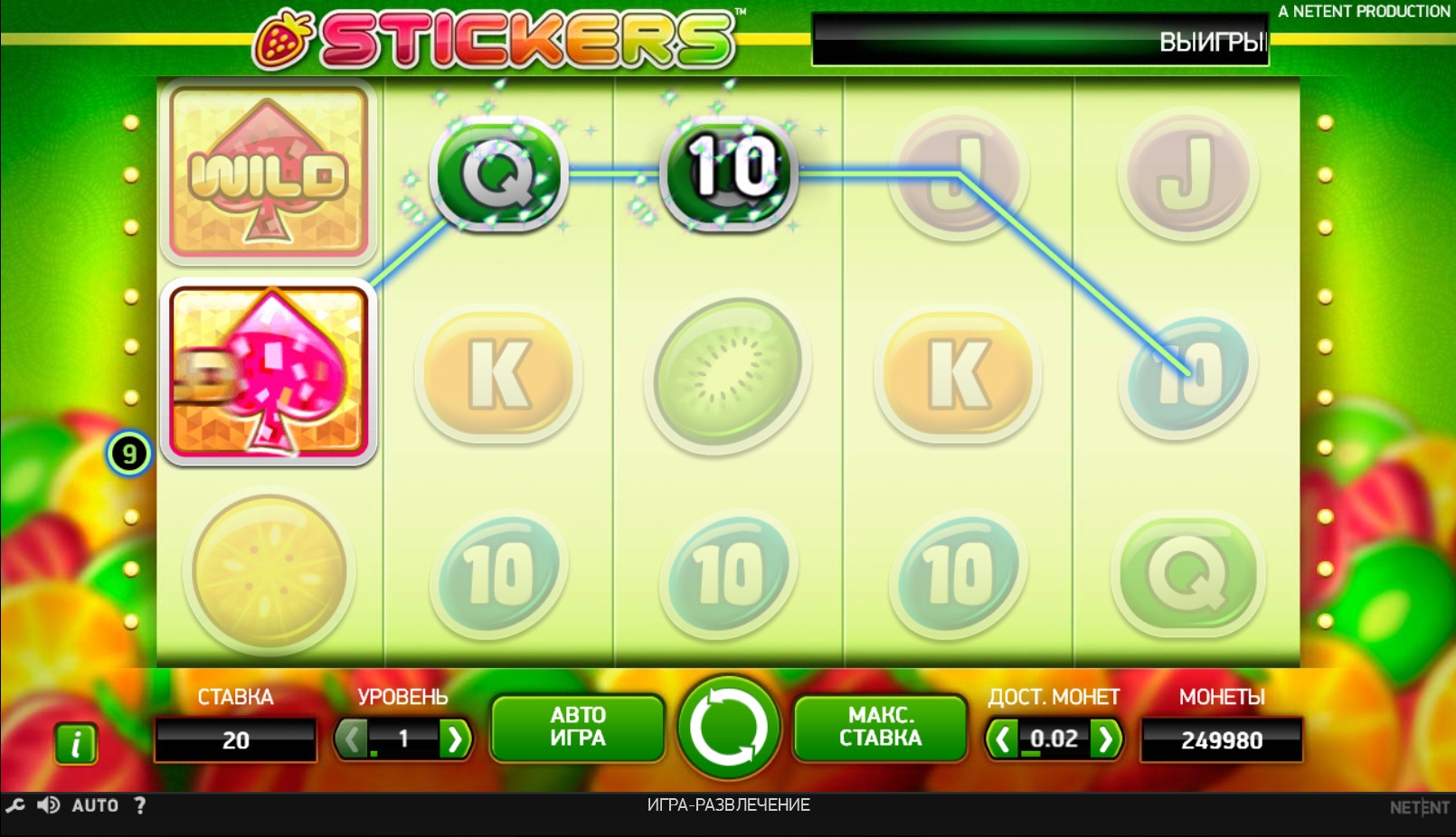Lower the coin value below 0.02
1456x837 pixels.
click(1002, 739)
